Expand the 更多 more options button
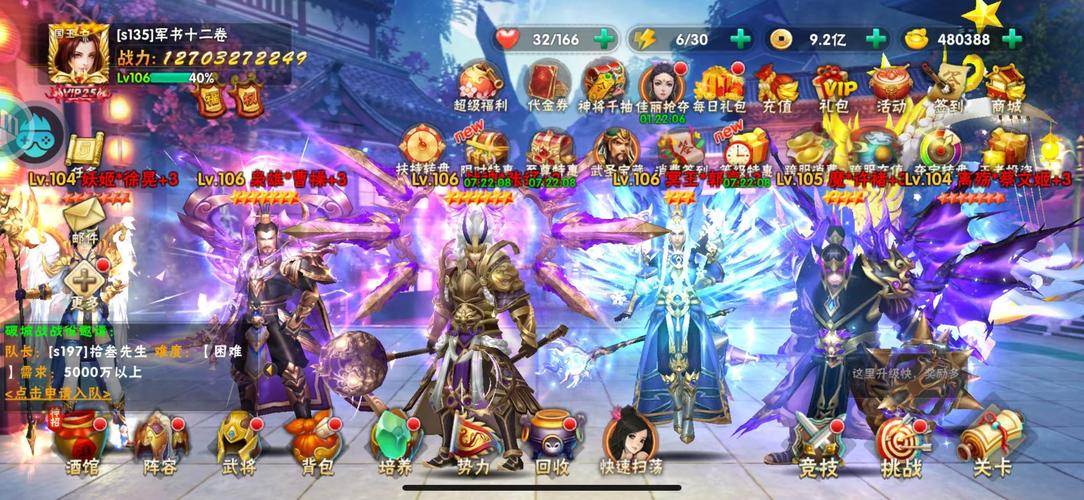1084x500 pixels. point(86,283)
